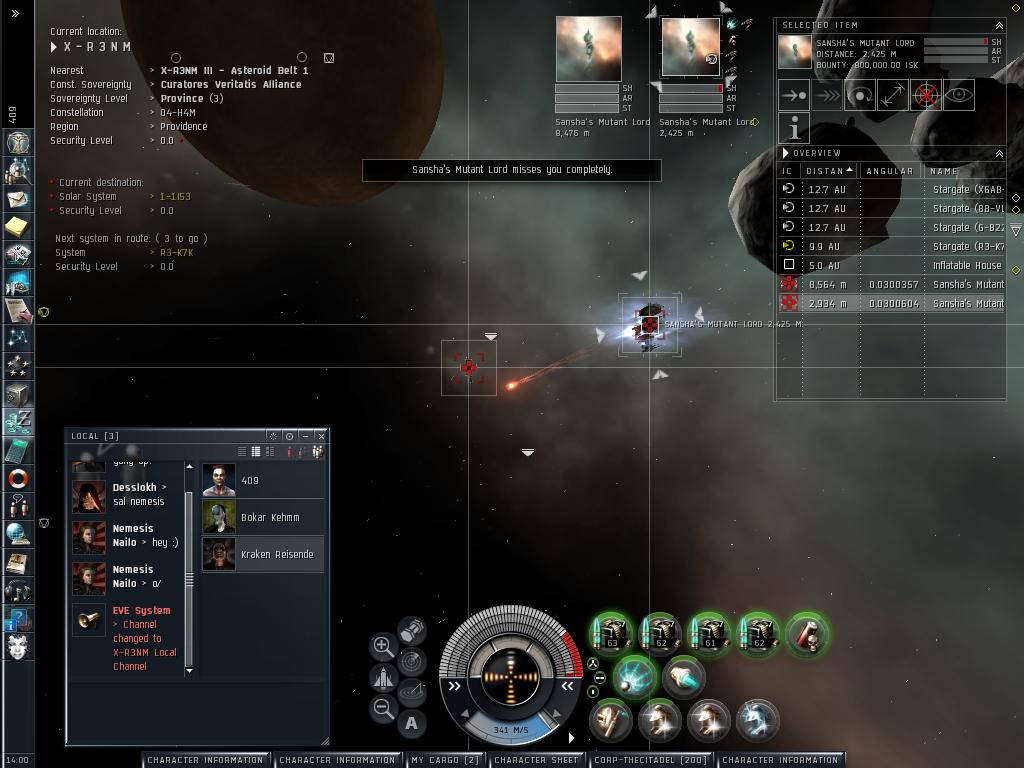Click the Keep at Range button
Image resolution: width=1024 pixels, height=768 pixels.
pos(892,95)
